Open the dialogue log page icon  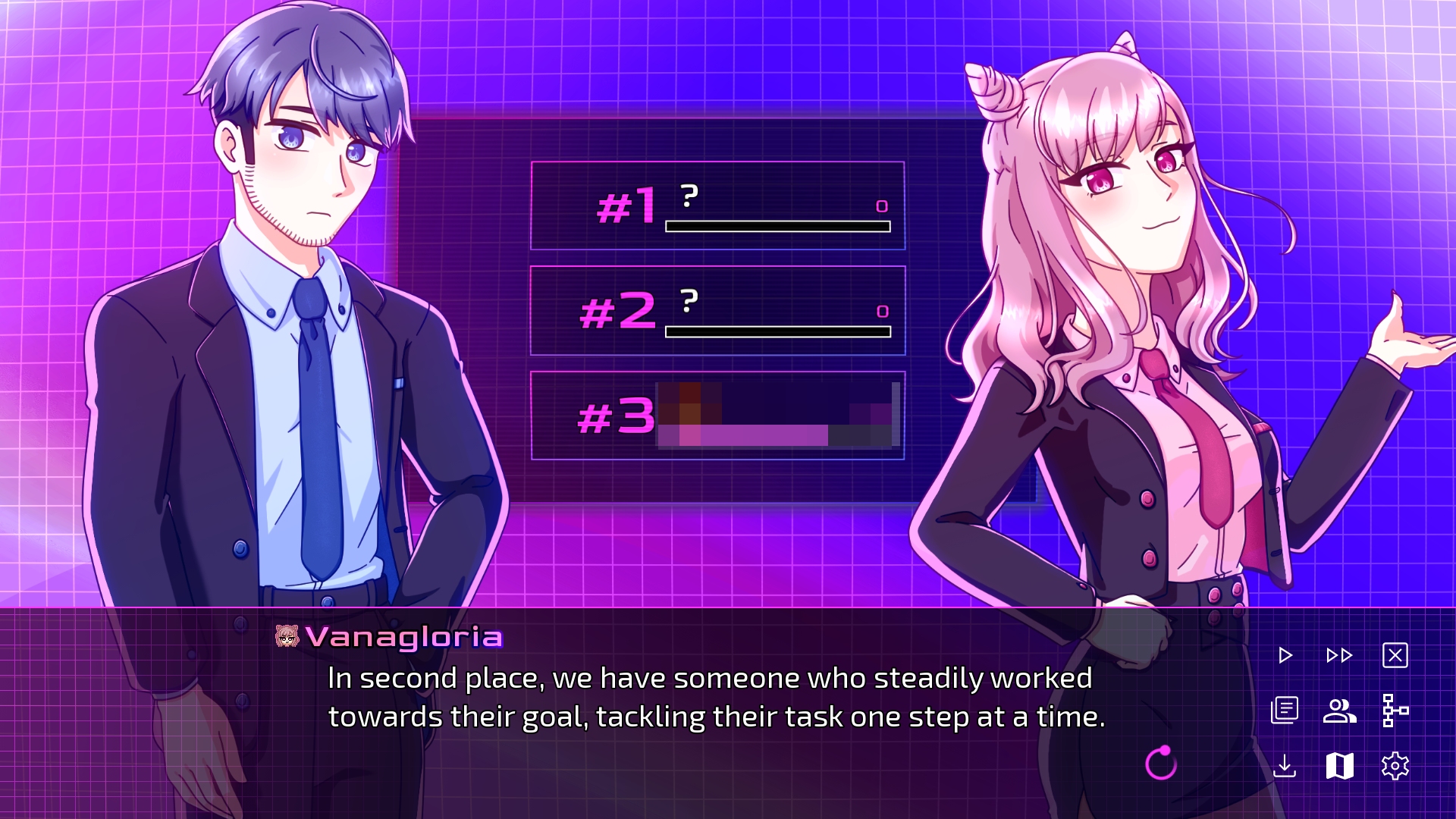pos(1285,711)
